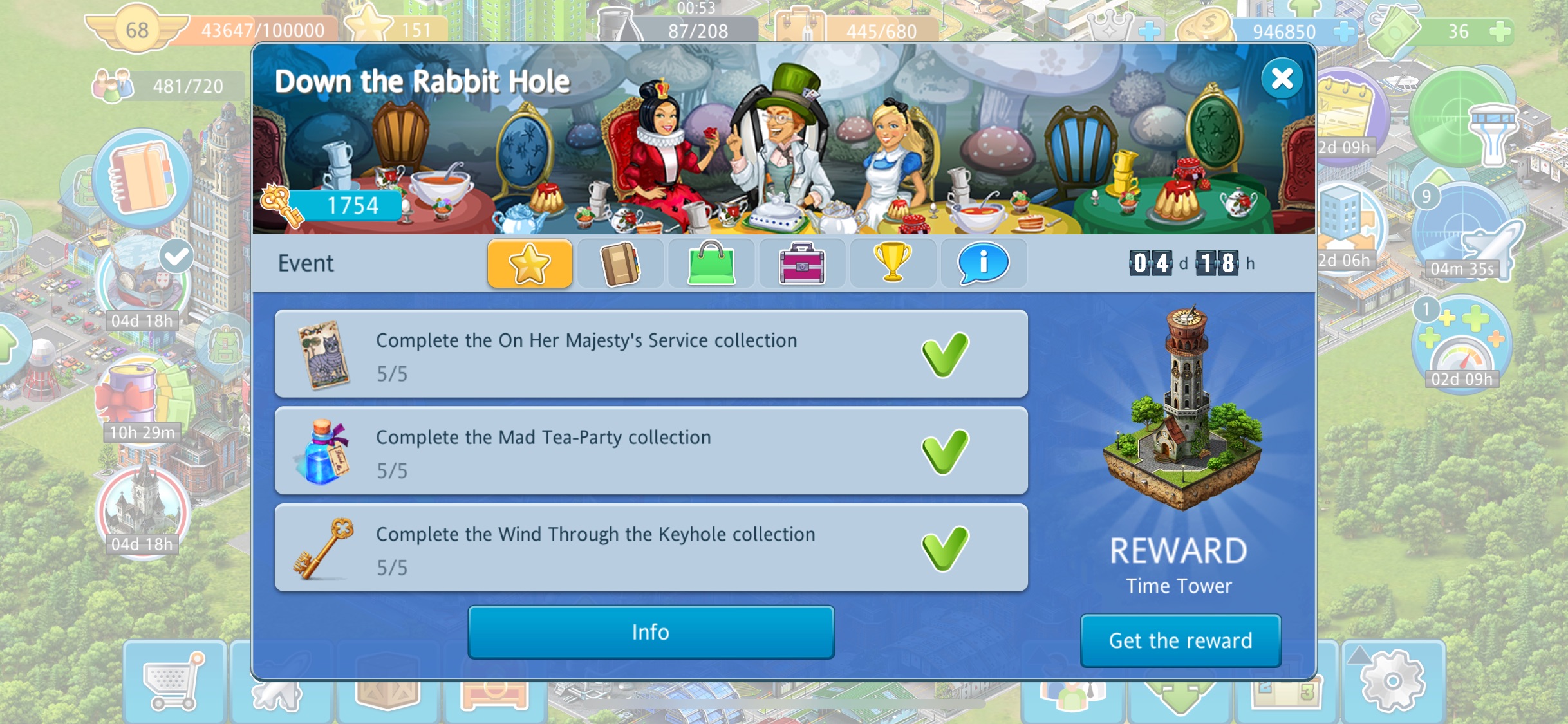Select the On Her Majesty's Service collection row
The width and height of the screenshot is (1568, 724).
[x=650, y=354]
